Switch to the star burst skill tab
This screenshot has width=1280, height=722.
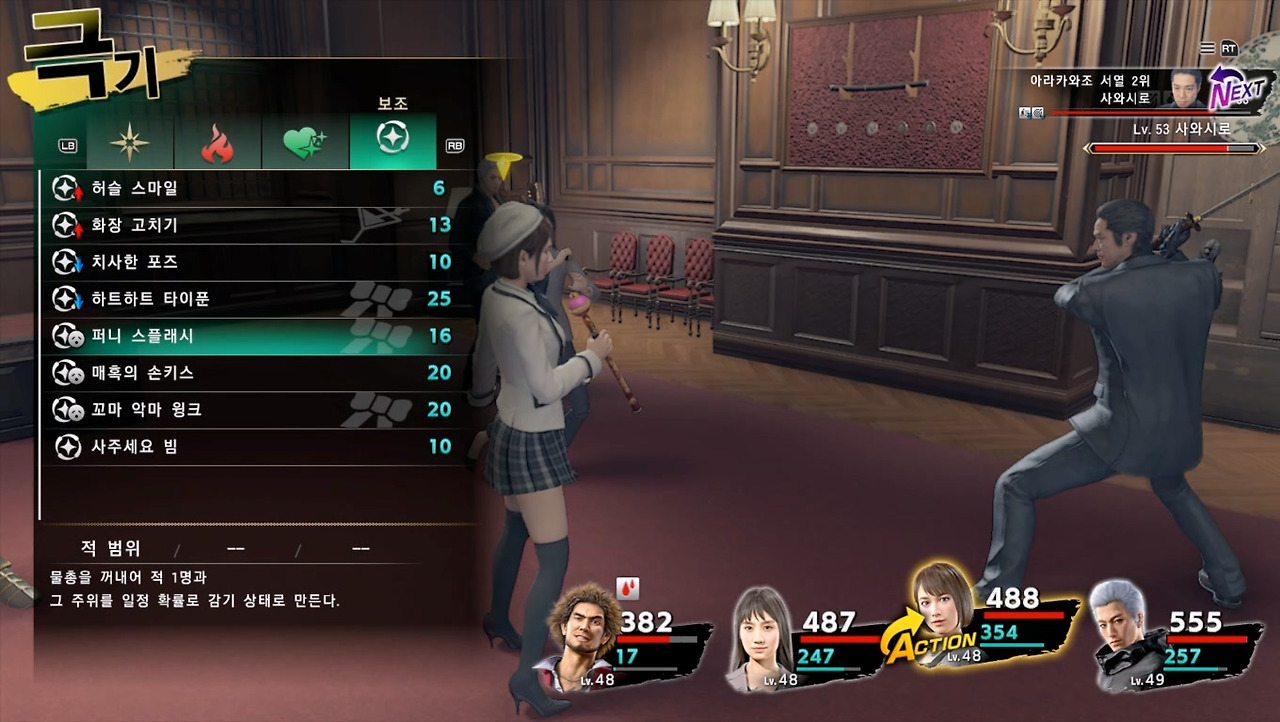click(x=130, y=142)
